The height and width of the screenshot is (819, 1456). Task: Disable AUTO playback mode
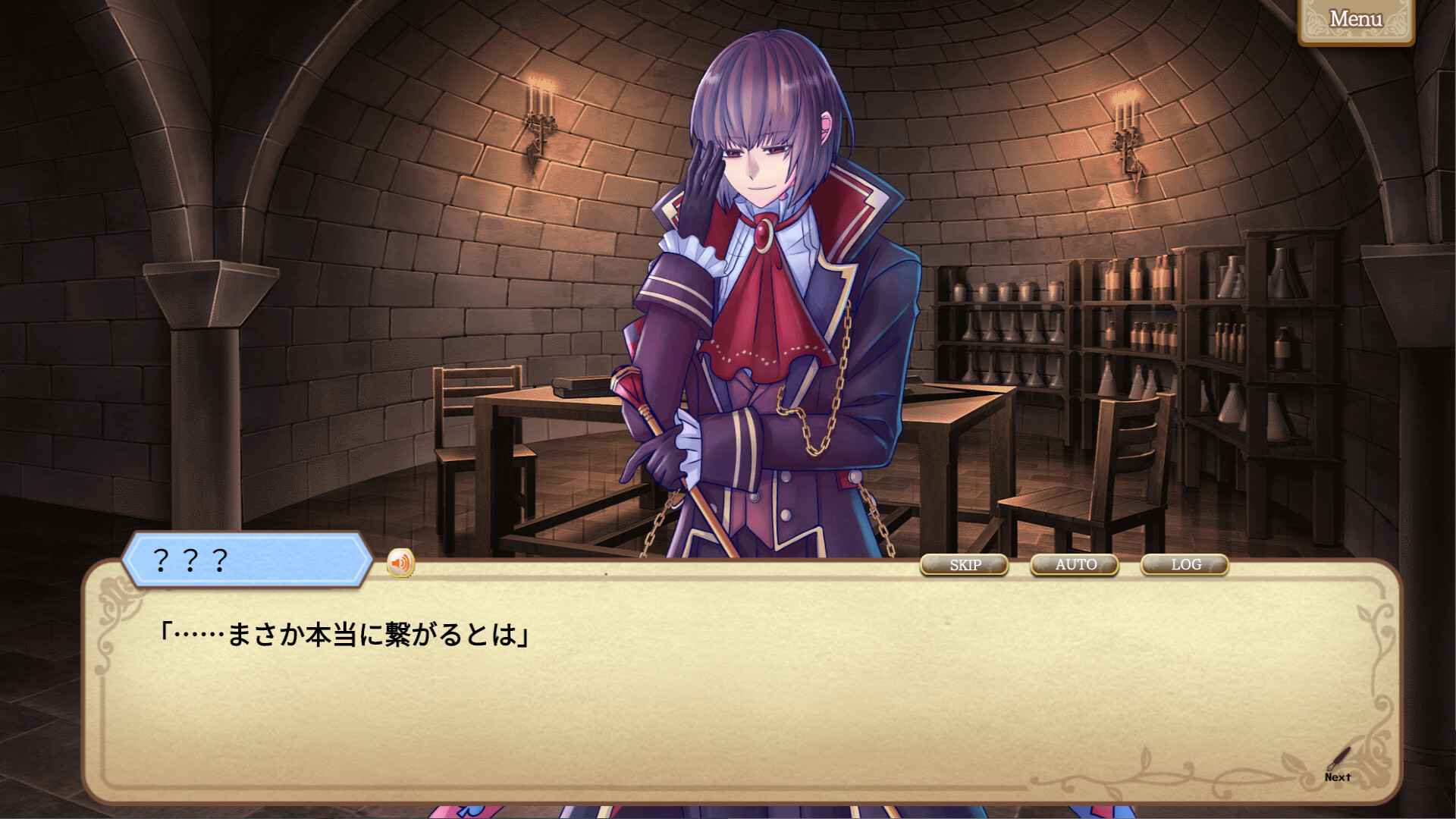[1075, 565]
